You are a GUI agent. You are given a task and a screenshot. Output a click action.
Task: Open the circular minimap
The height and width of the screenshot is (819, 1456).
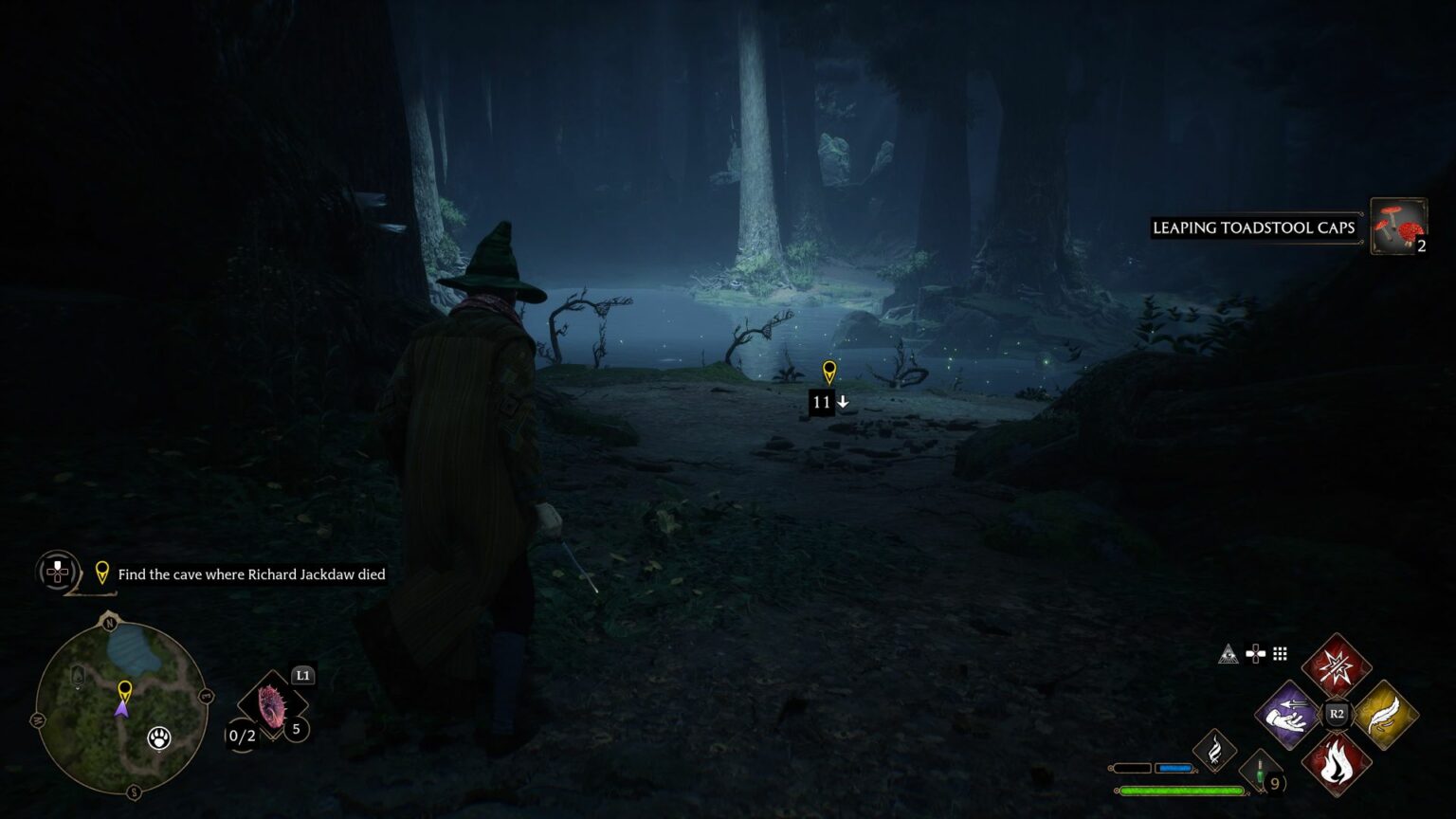pos(121,708)
